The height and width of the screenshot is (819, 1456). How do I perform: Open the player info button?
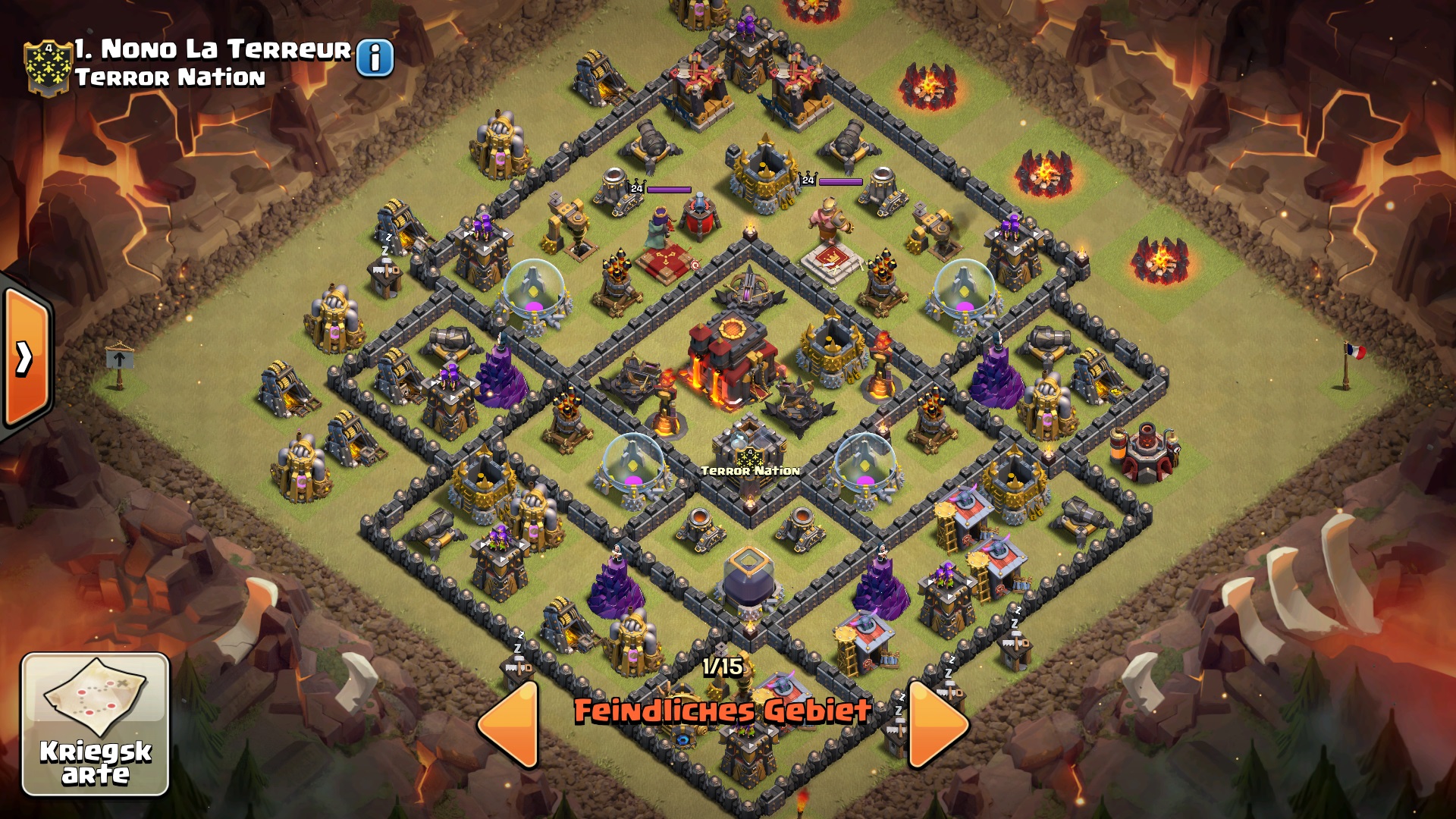coord(375,58)
